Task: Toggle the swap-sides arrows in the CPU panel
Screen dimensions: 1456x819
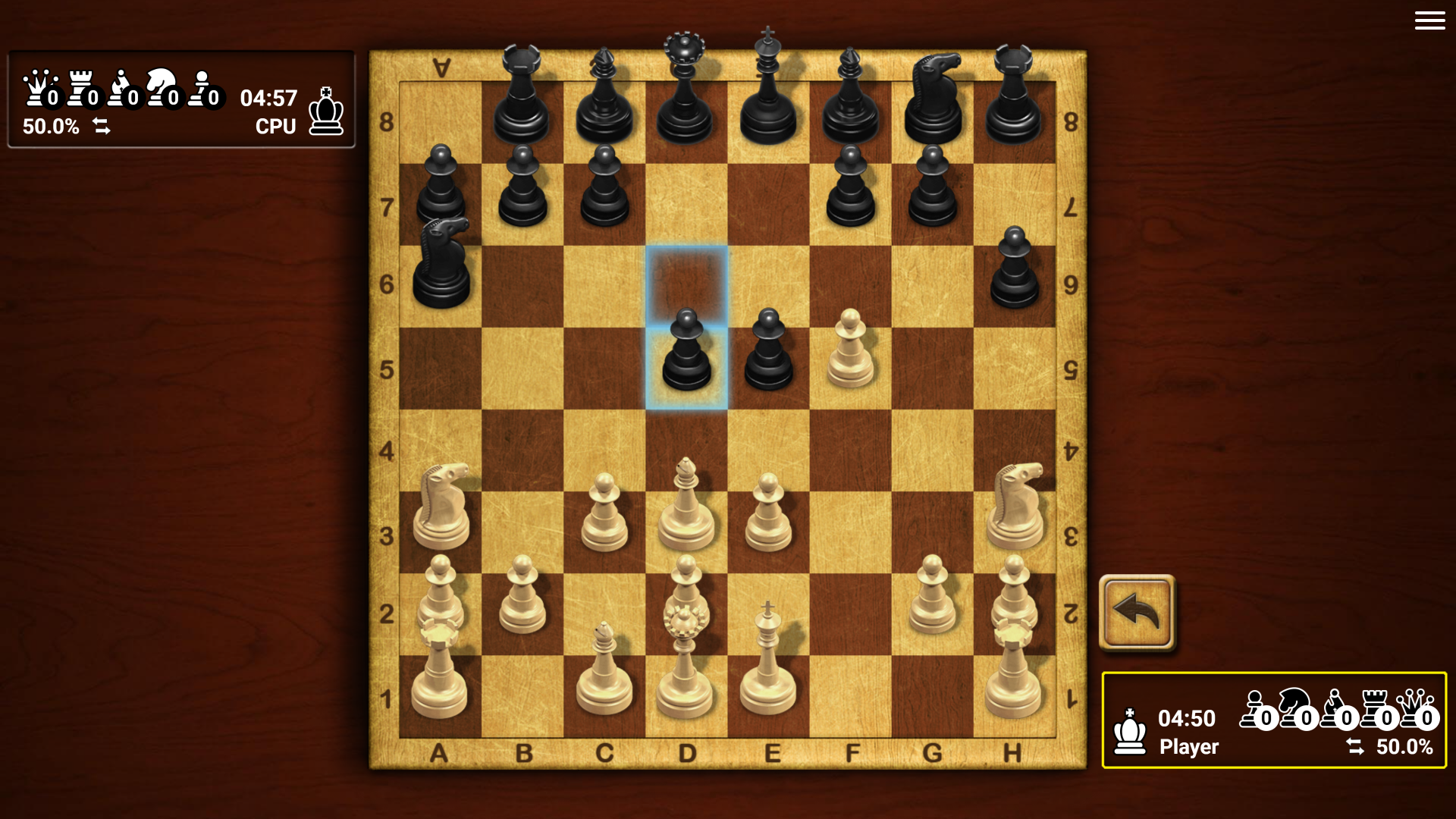Action: 102,127
